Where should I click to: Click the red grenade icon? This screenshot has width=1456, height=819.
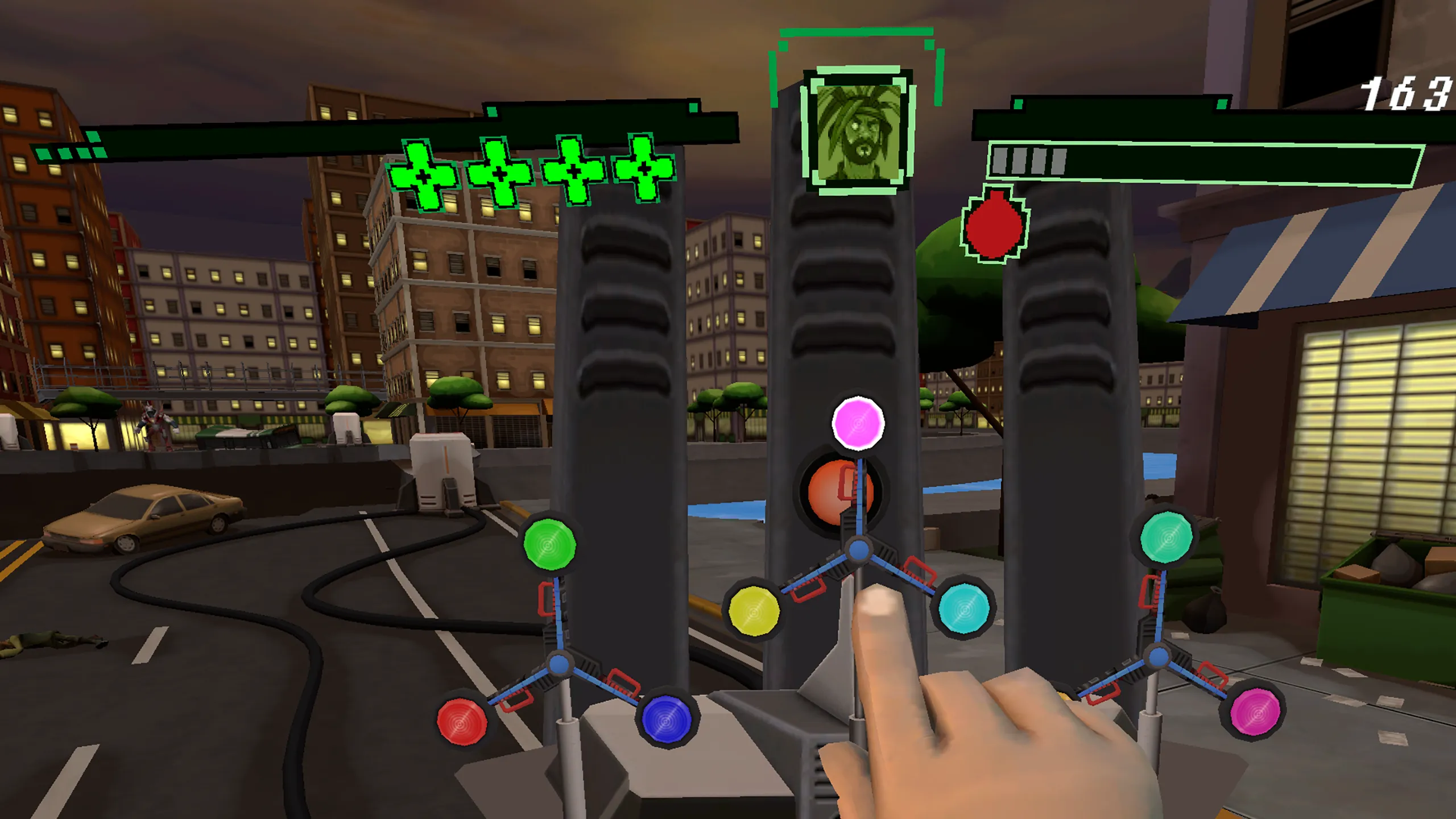[994, 225]
